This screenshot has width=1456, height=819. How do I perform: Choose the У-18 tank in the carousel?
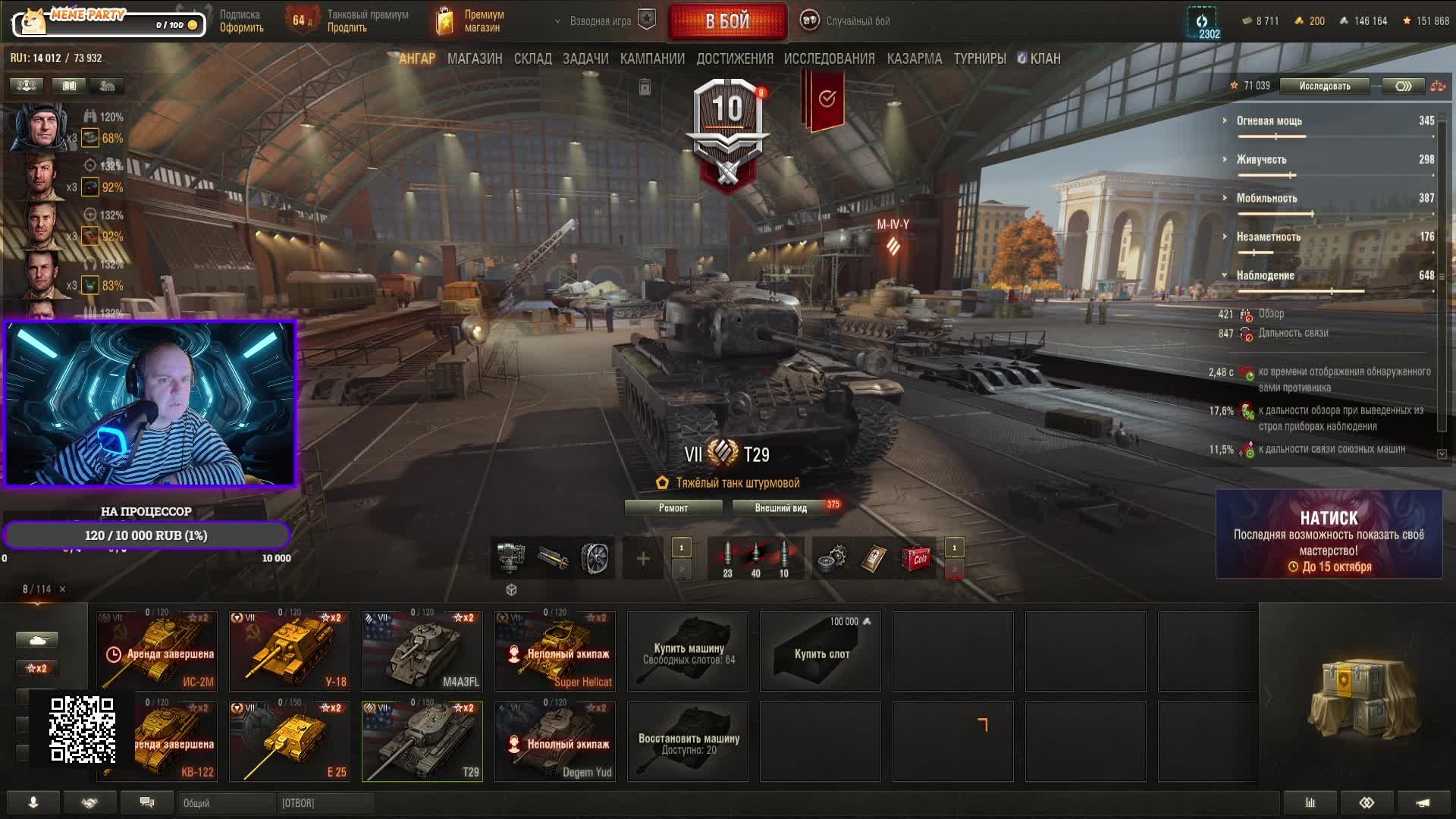(x=290, y=651)
